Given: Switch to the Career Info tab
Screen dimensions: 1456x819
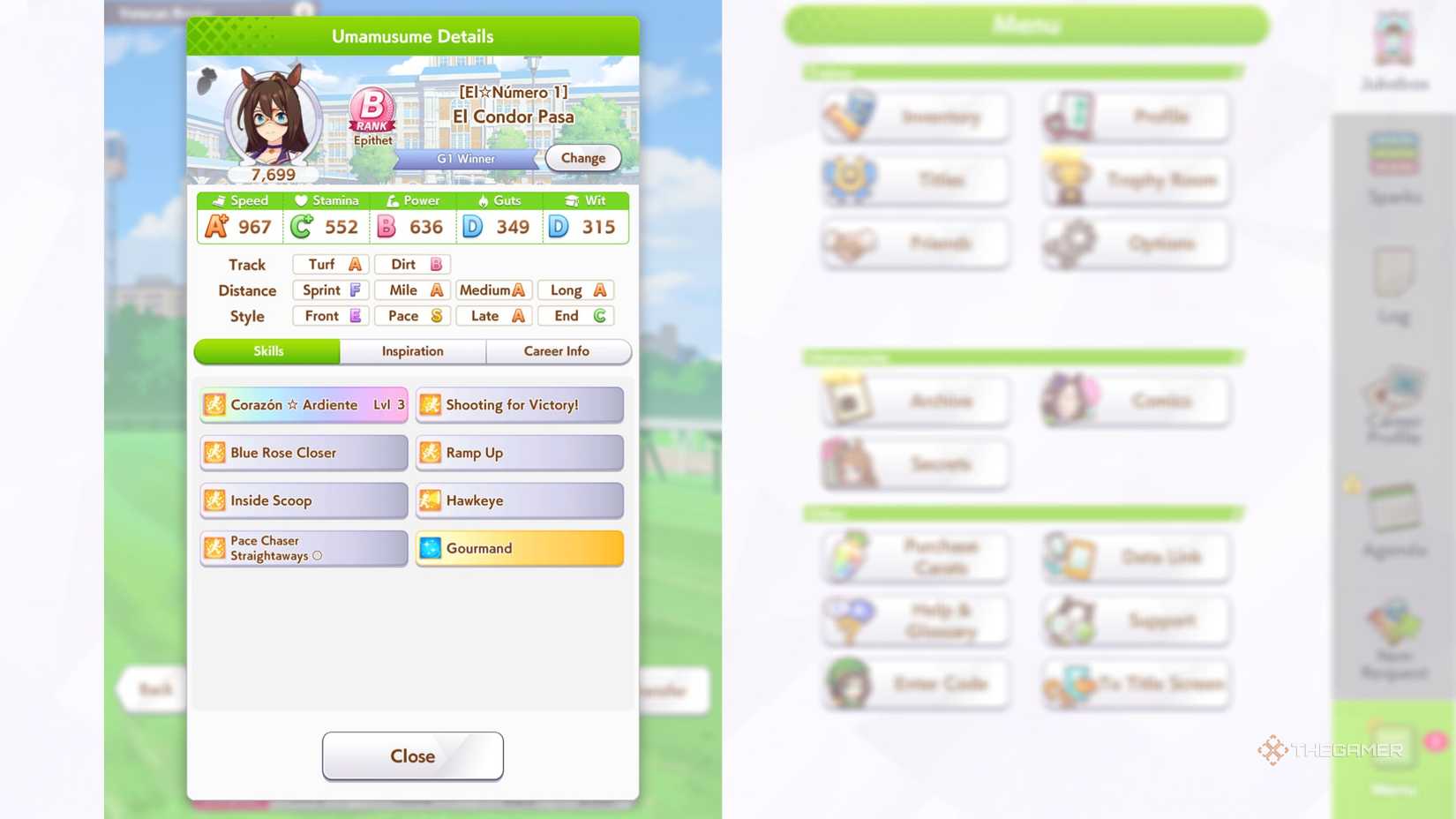Looking at the screenshot, I should (559, 351).
